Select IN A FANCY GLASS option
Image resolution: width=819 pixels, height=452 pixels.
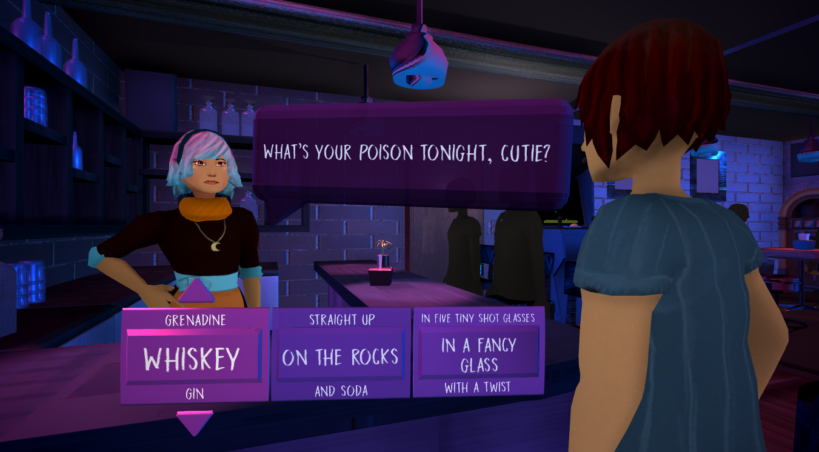point(478,353)
